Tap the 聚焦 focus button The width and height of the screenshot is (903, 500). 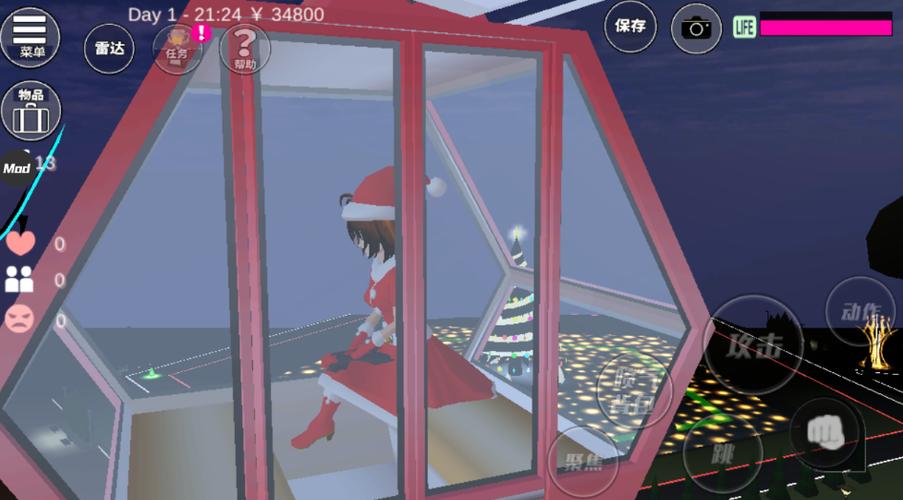coord(582,463)
